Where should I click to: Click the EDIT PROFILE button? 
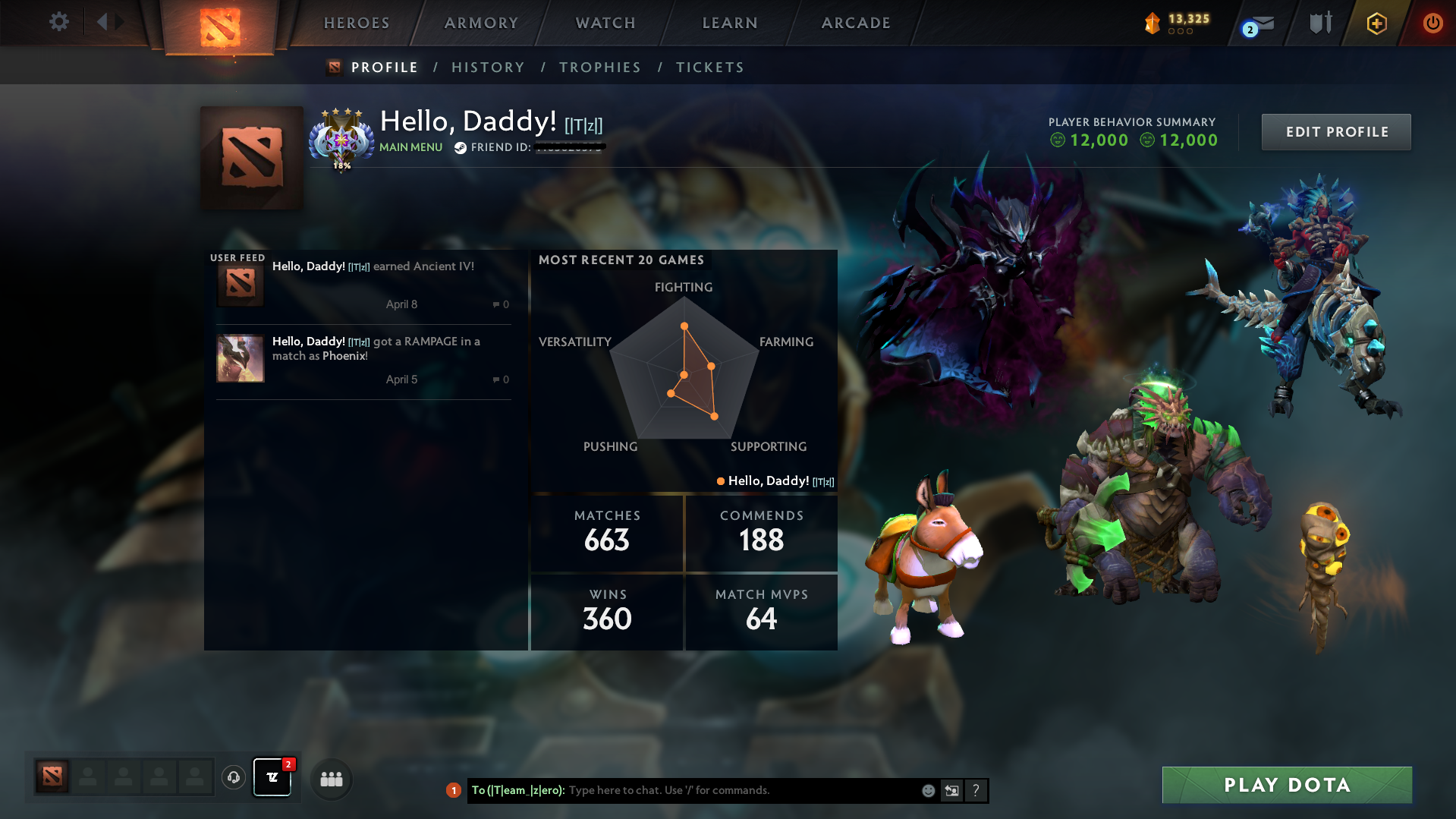(x=1335, y=131)
